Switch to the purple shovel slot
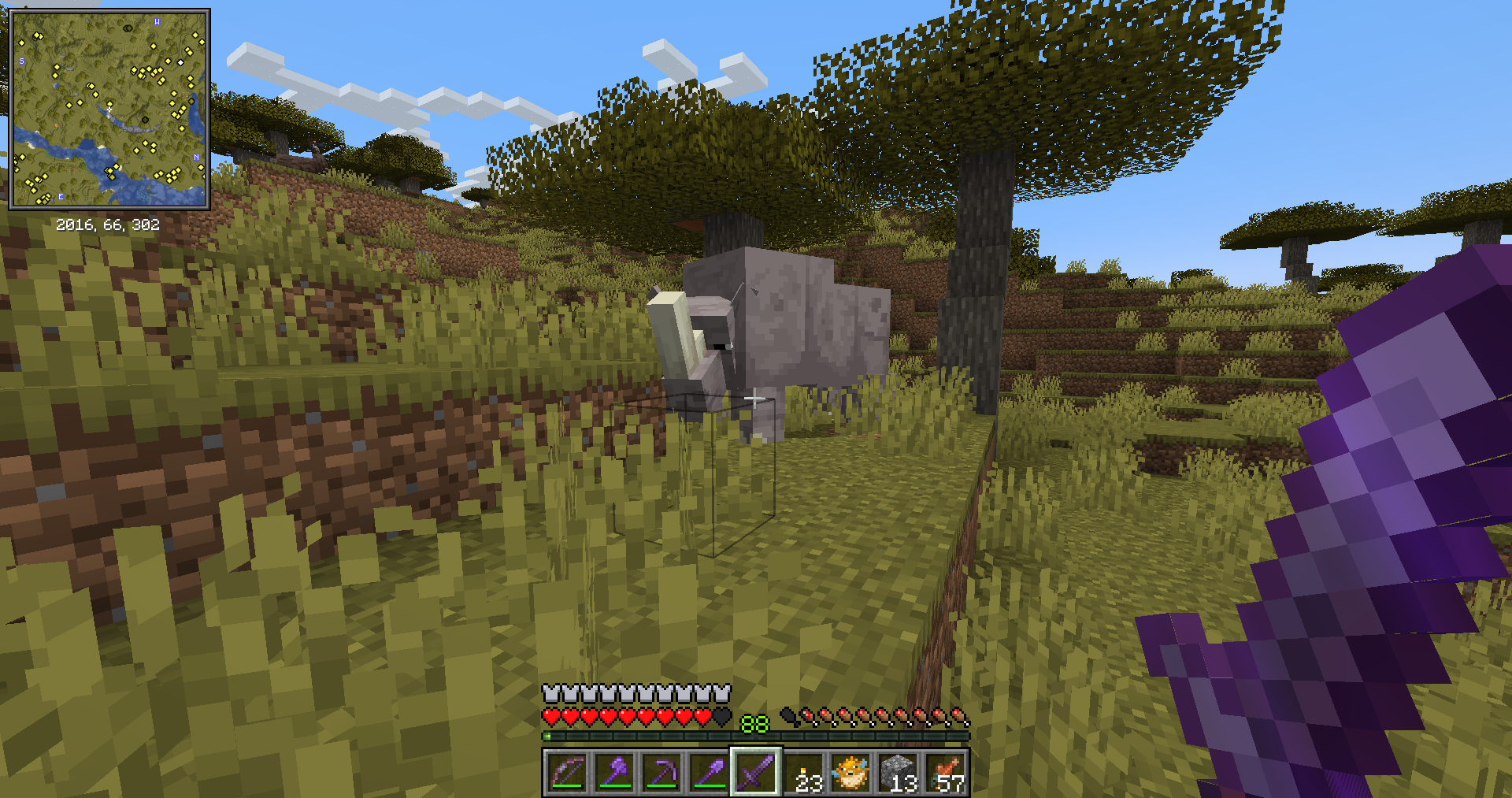1512x798 pixels. coord(709,773)
